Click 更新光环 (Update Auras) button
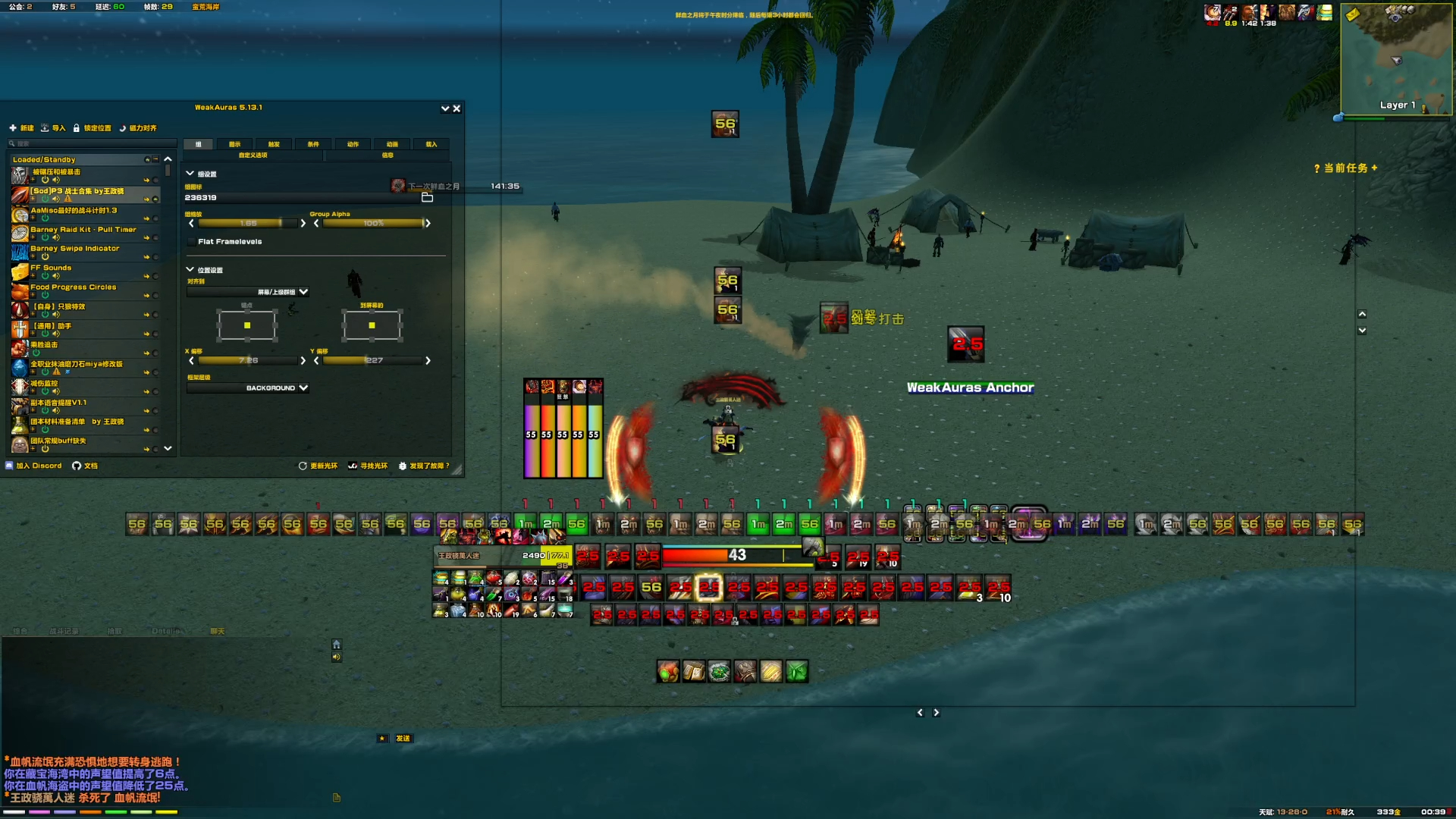Screen dimensions: 1456x819 pyautogui.click(x=318, y=466)
